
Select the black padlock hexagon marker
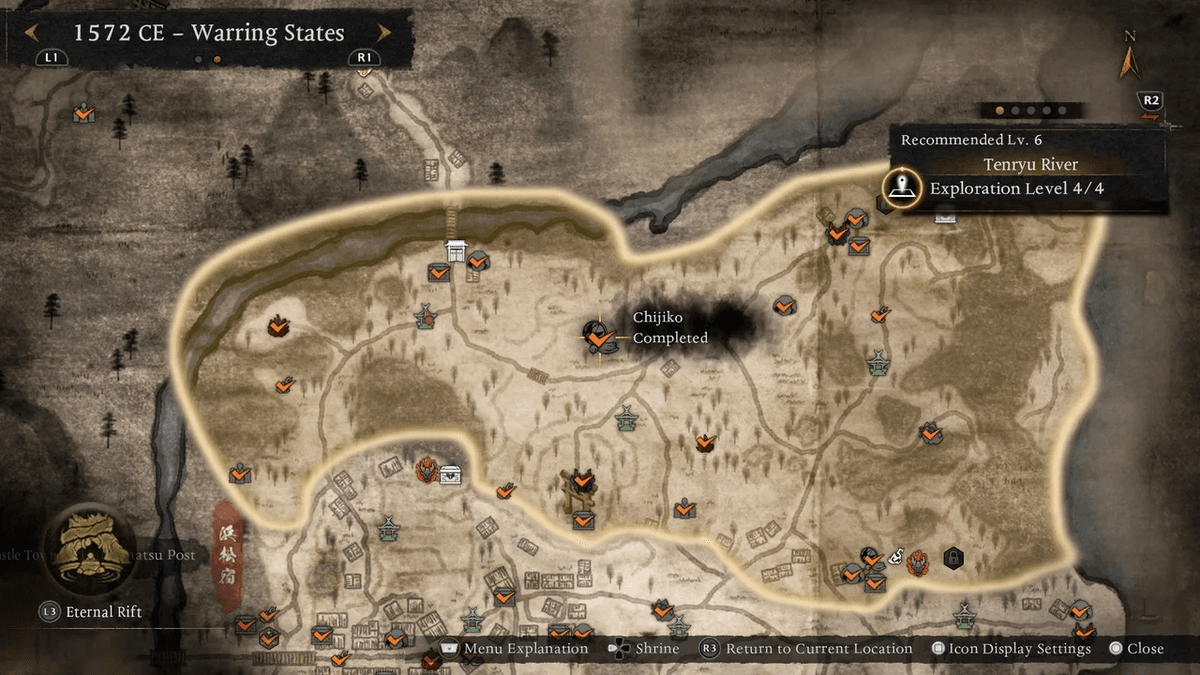954,557
